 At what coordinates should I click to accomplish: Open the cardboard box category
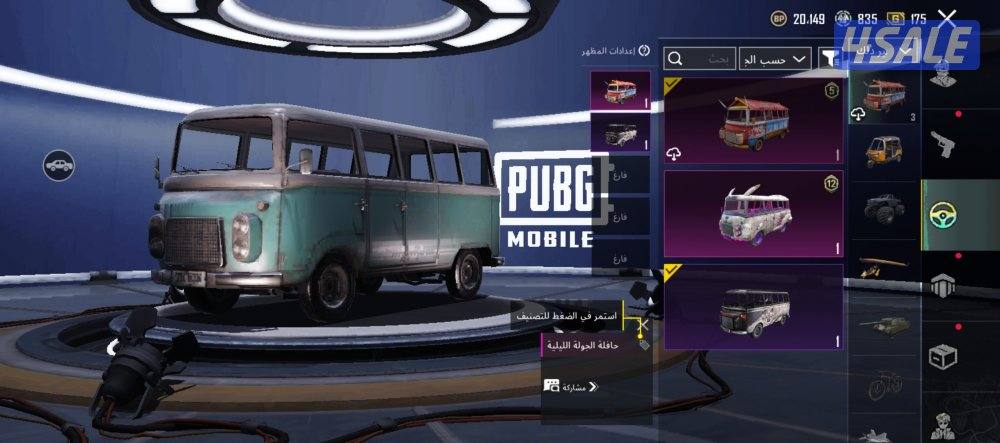coord(944,355)
